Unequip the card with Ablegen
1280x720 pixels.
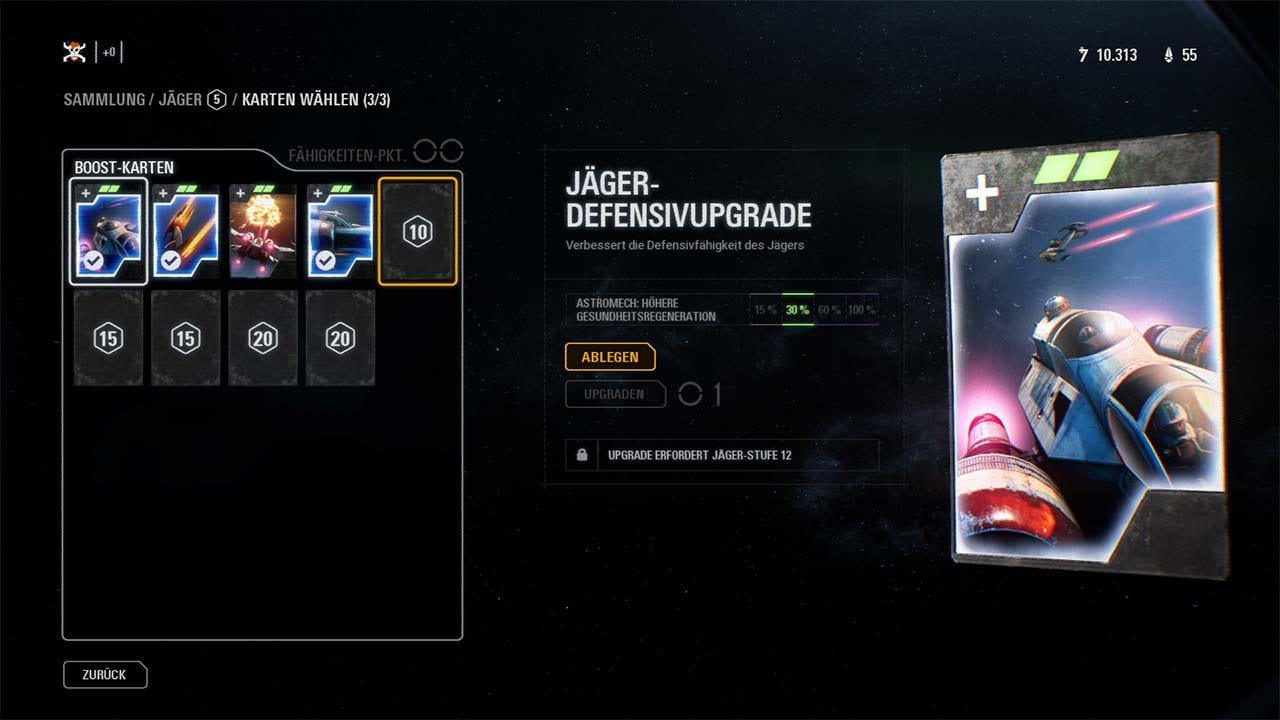[x=609, y=357]
